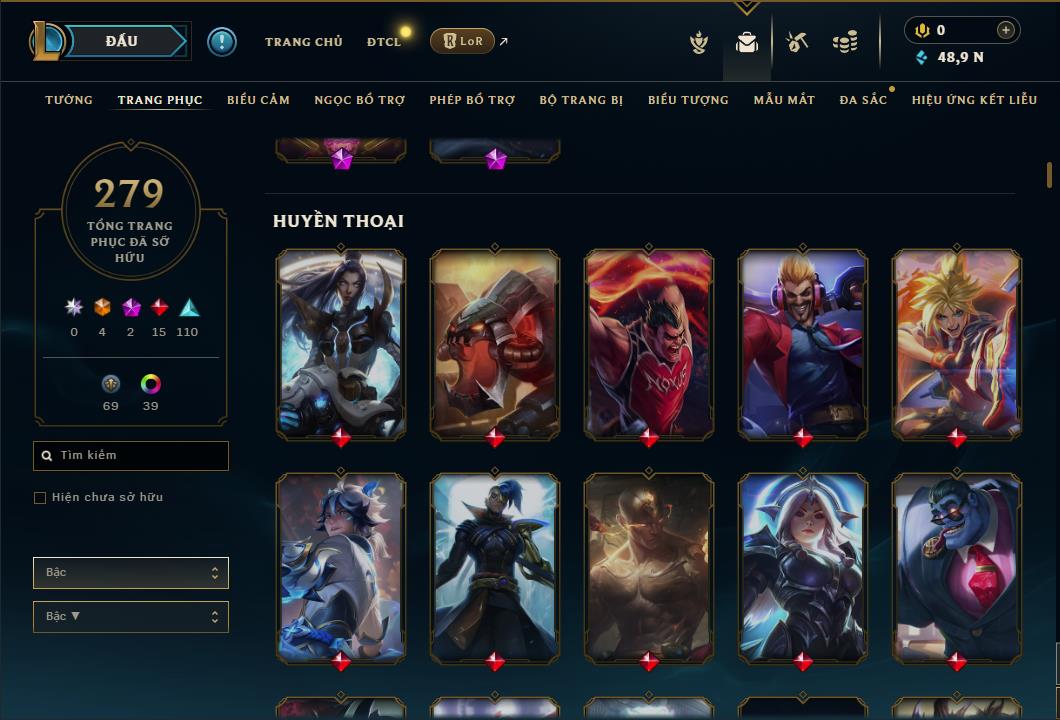Screen dimensions: 1060x720
Task: Go to the BỘ TRANG BỊ tab
Action: tap(581, 100)
